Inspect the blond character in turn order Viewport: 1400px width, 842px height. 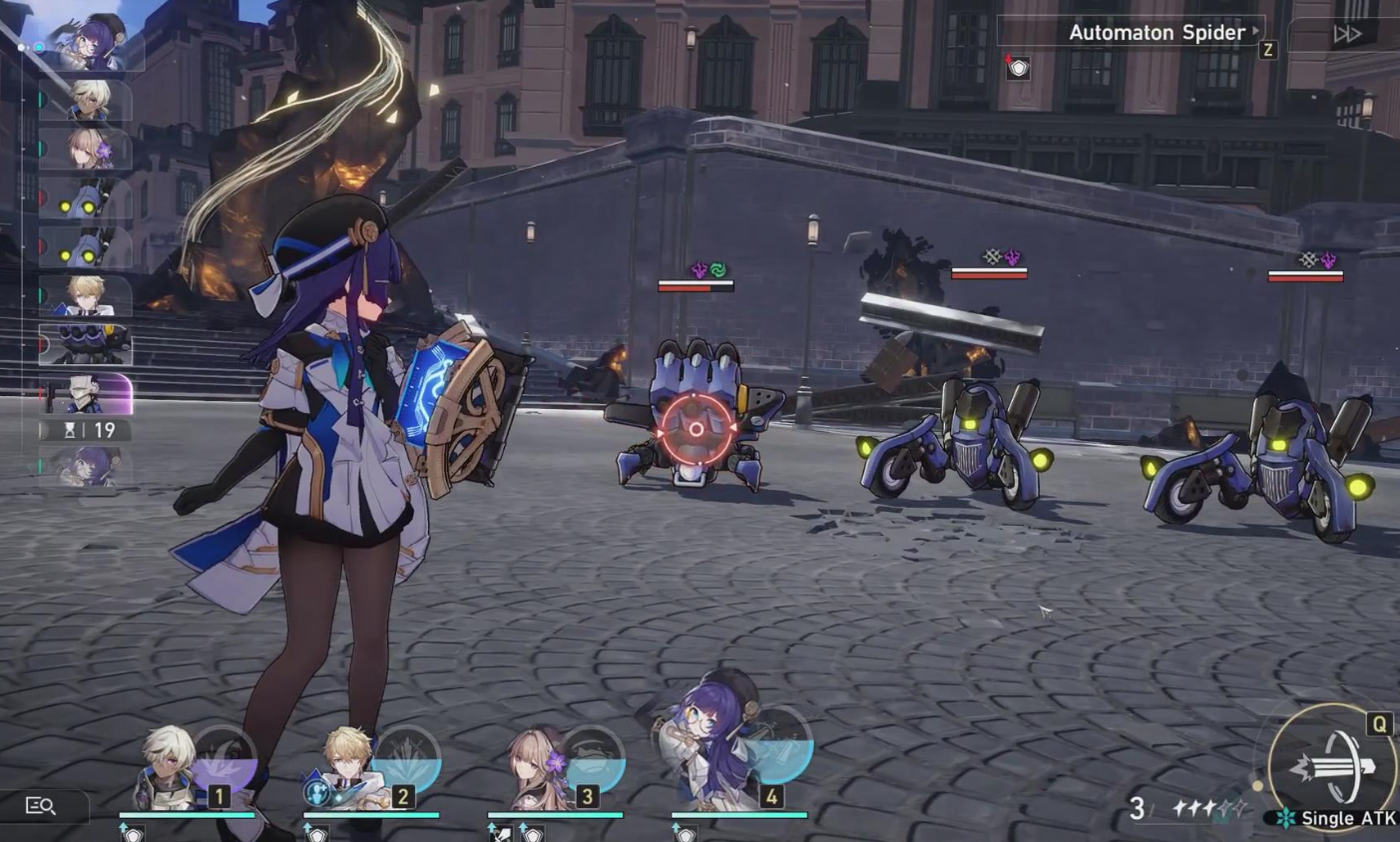pos(88,294)
